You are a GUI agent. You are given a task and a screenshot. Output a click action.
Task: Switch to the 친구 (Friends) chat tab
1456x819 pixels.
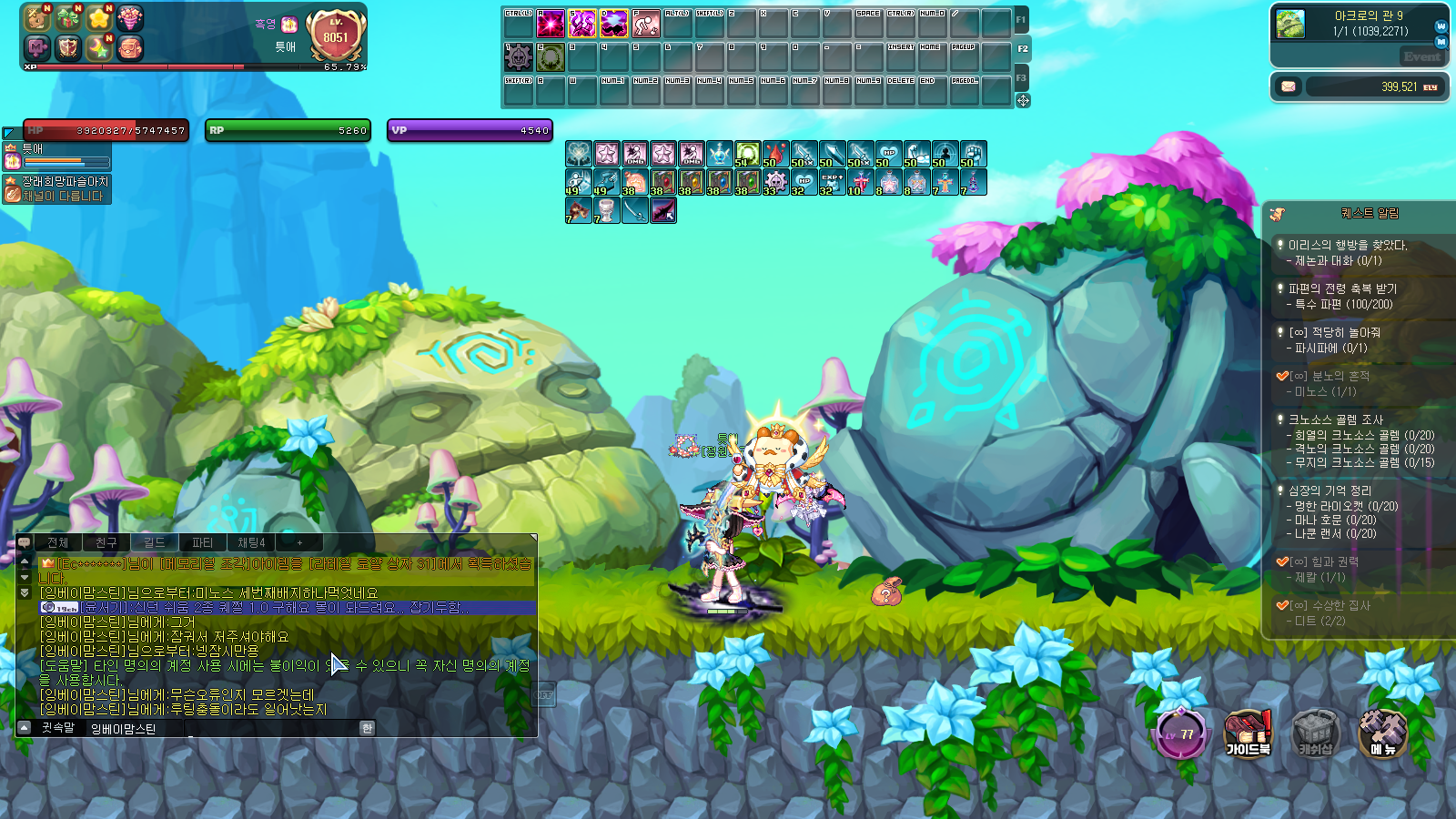click(106, 542)
